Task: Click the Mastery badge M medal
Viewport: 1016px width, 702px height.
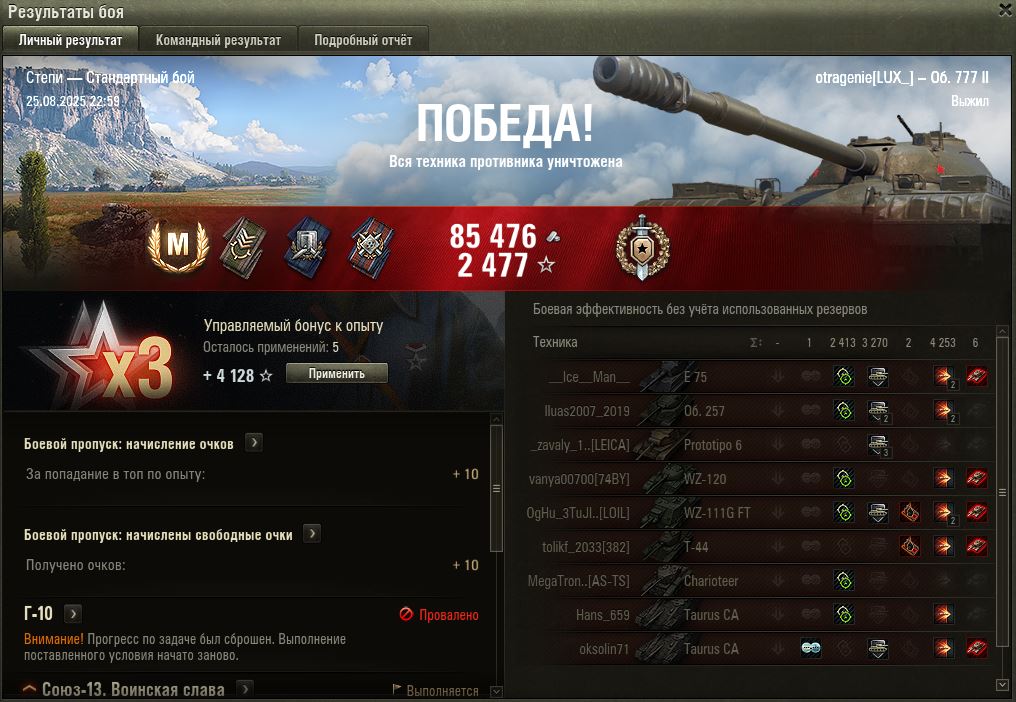Action: pyautogui.click(x=177, y=243)
